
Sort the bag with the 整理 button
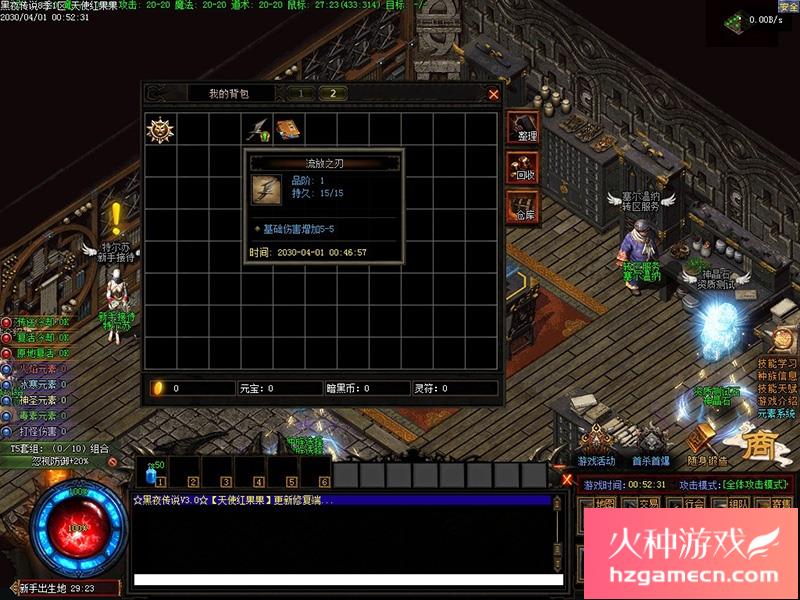pos(523,128)
